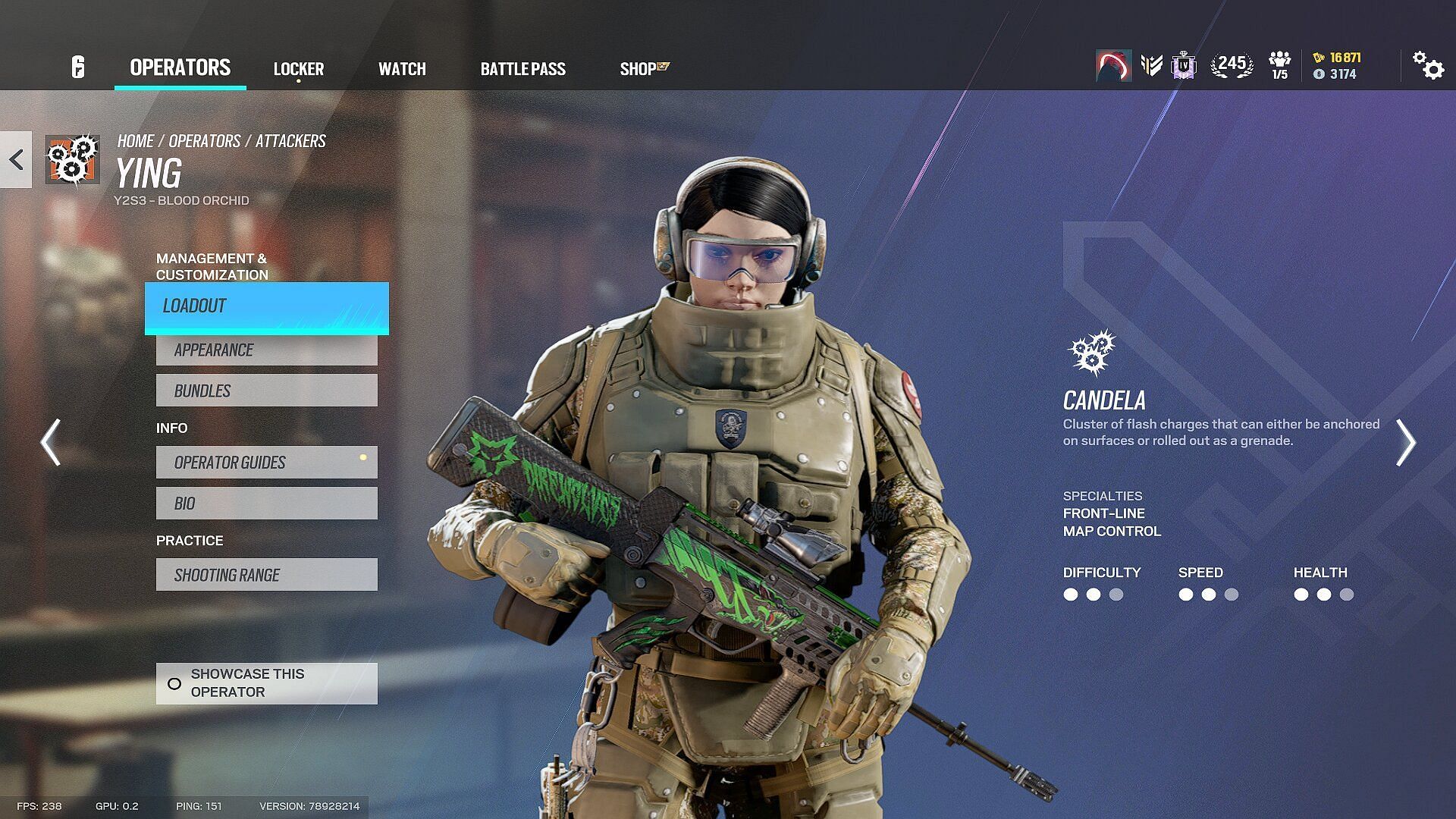Open the Appearance customization menu
Image resolution: width=1456 pixels, height=819 pixels.
tap(266, 350)
